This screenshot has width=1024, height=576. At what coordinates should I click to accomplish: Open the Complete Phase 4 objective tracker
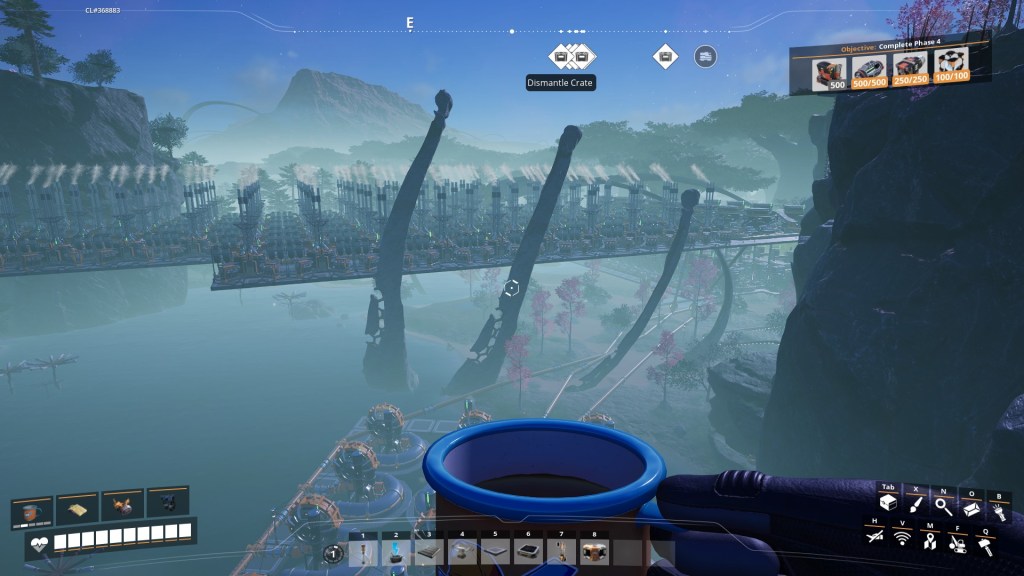[x=890, y=69]
